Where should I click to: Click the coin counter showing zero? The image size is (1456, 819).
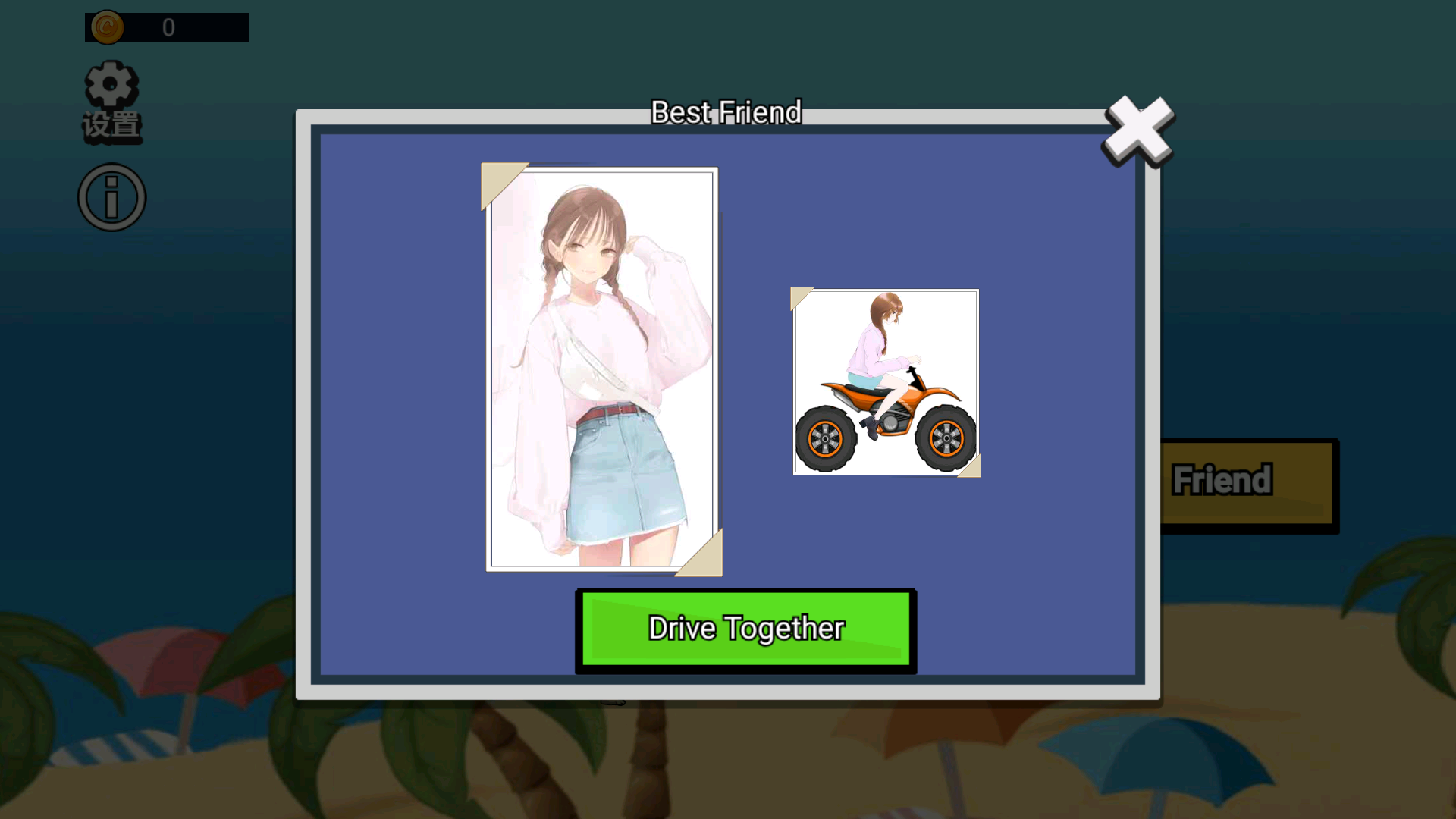[x=168, y=28]
